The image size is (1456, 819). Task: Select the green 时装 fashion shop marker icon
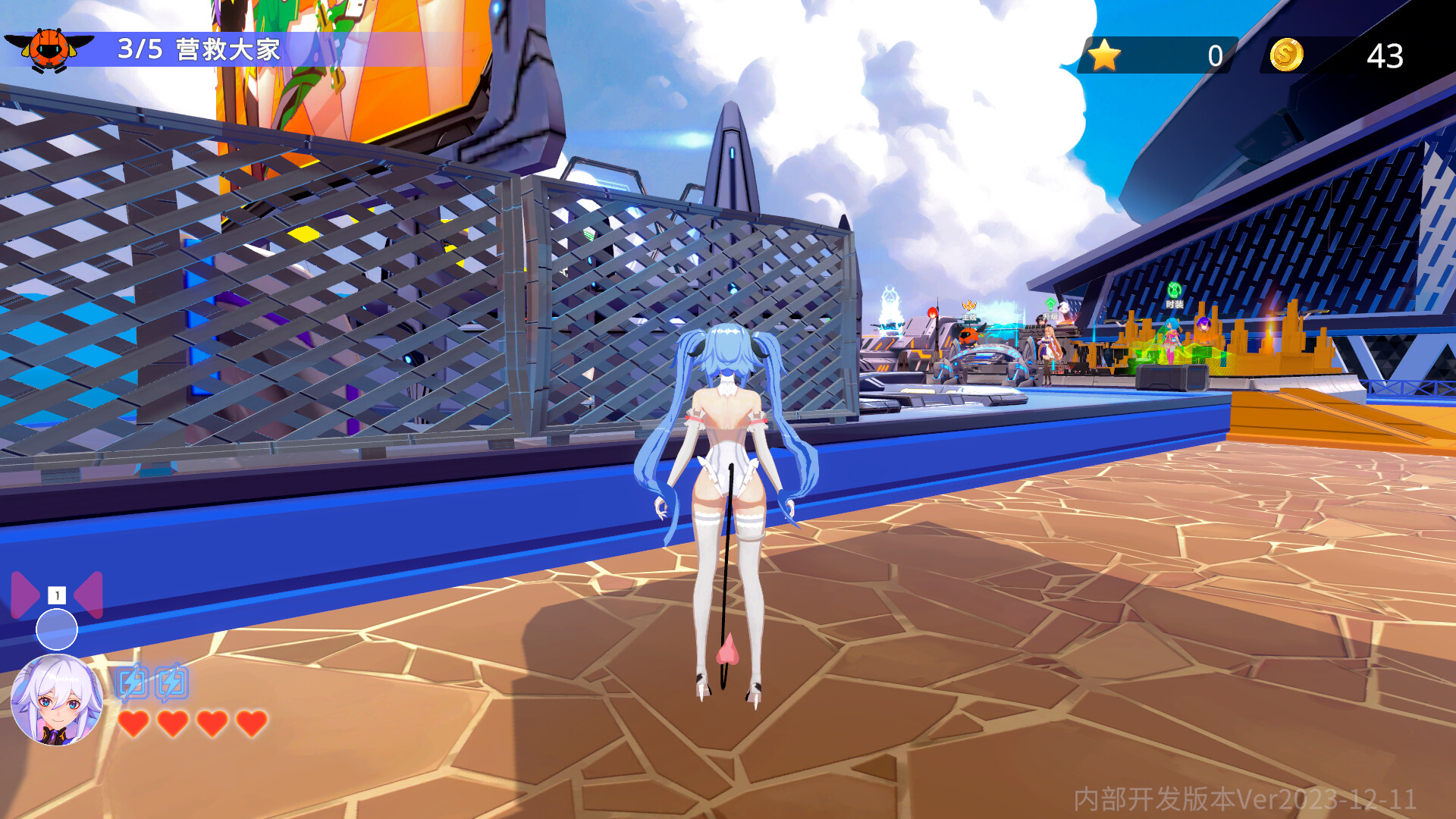[x=1176, y=291]
